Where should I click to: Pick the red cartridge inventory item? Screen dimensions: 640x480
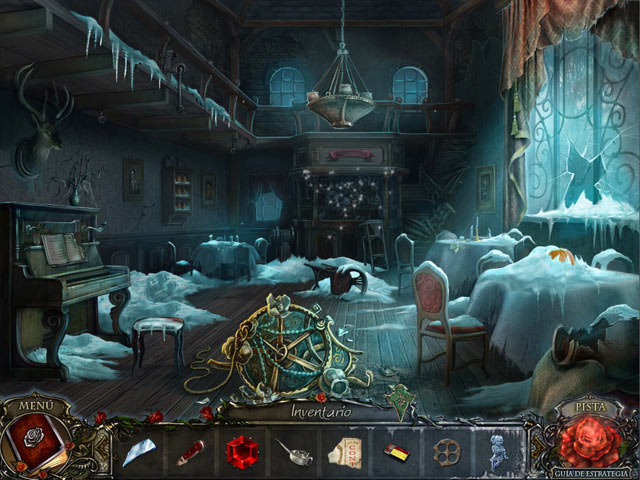(190, 451)
